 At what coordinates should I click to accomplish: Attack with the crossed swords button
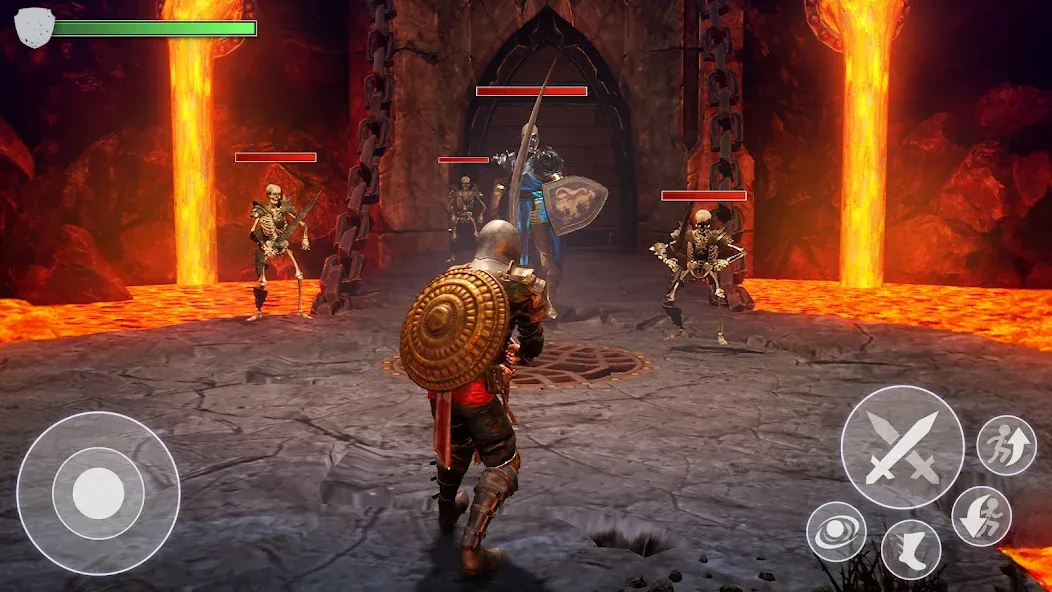[902, 447]
